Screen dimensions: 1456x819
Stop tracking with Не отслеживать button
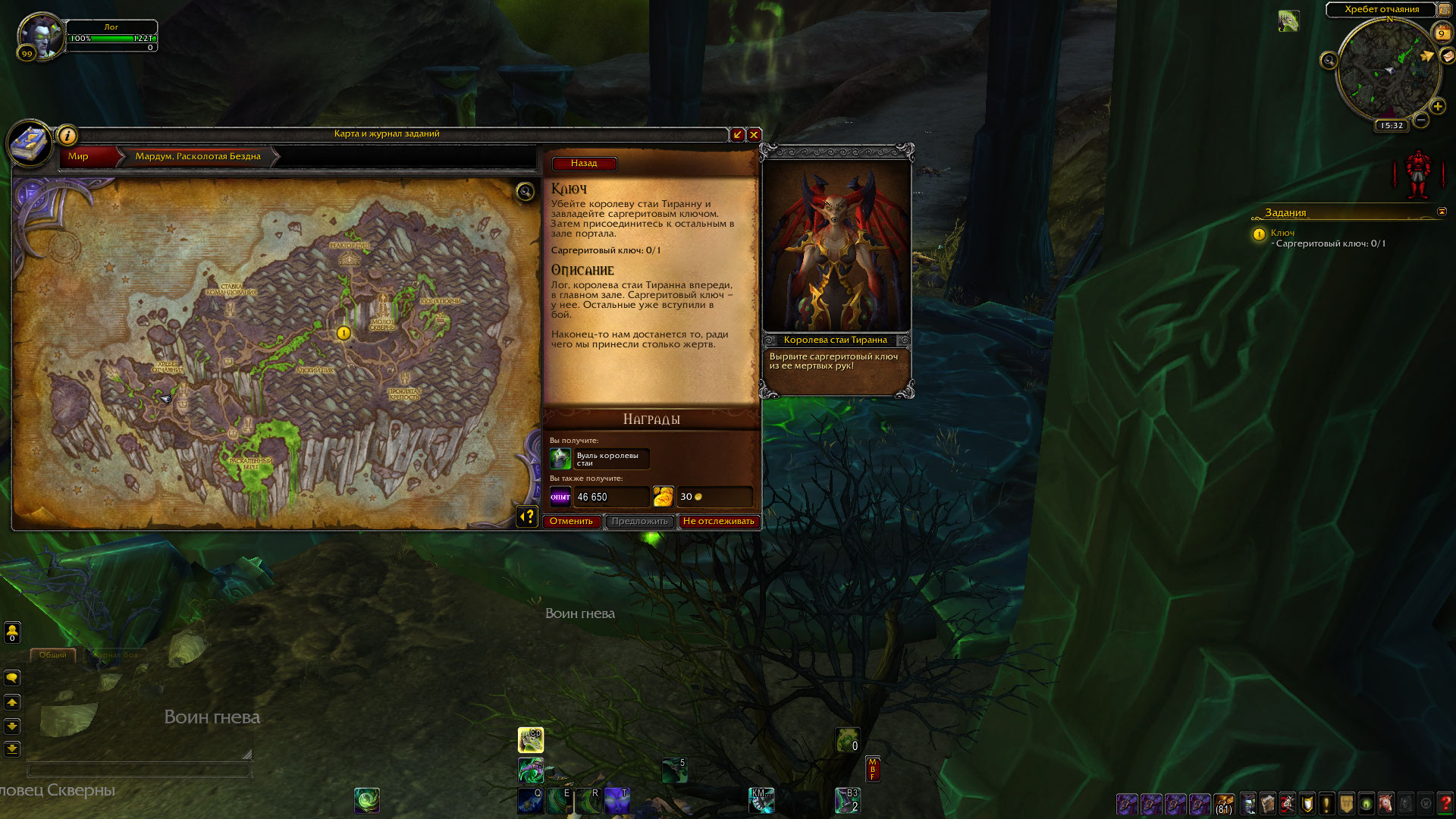click(x=718, y=521)
